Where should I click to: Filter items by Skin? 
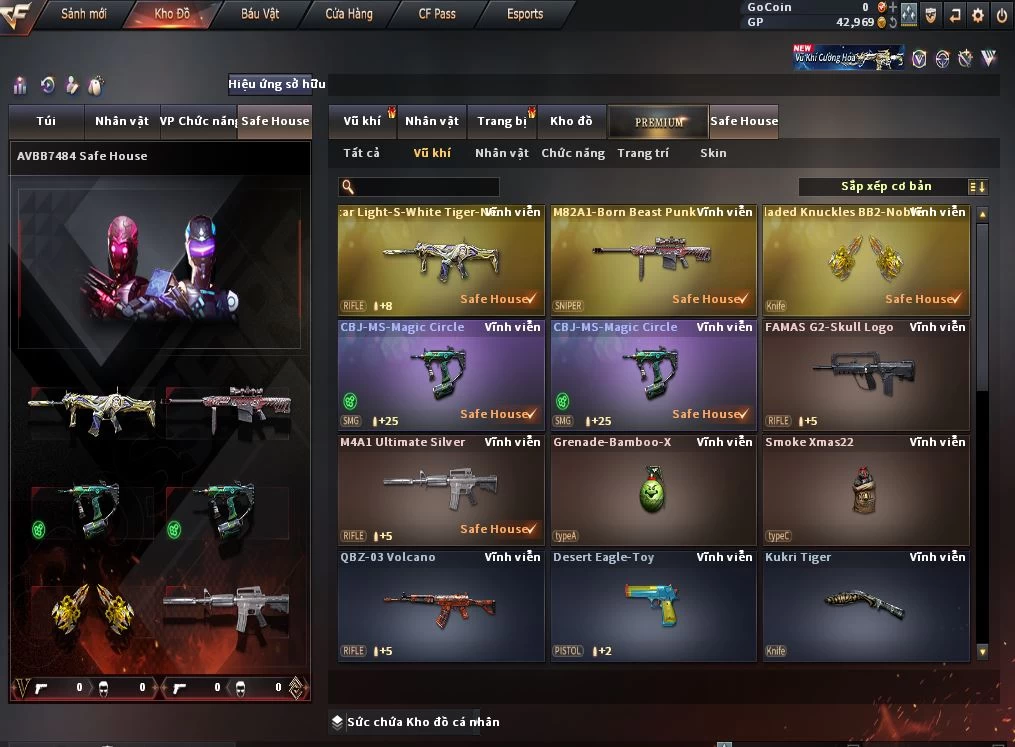pos(713,153)
